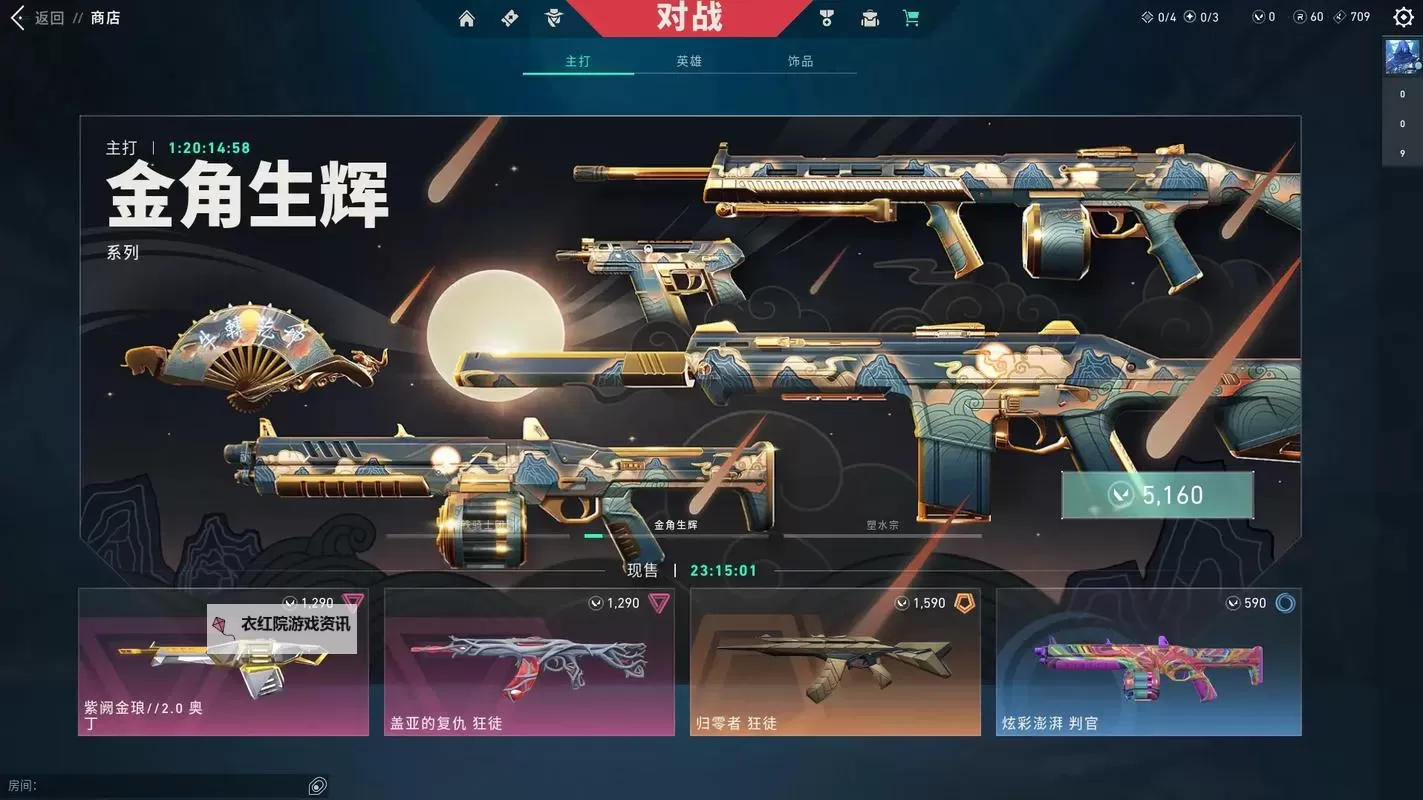The width and height of the screenshot is (1423, 800).
Task: Switch to the 对战 tab
Action: pos(690,17)
